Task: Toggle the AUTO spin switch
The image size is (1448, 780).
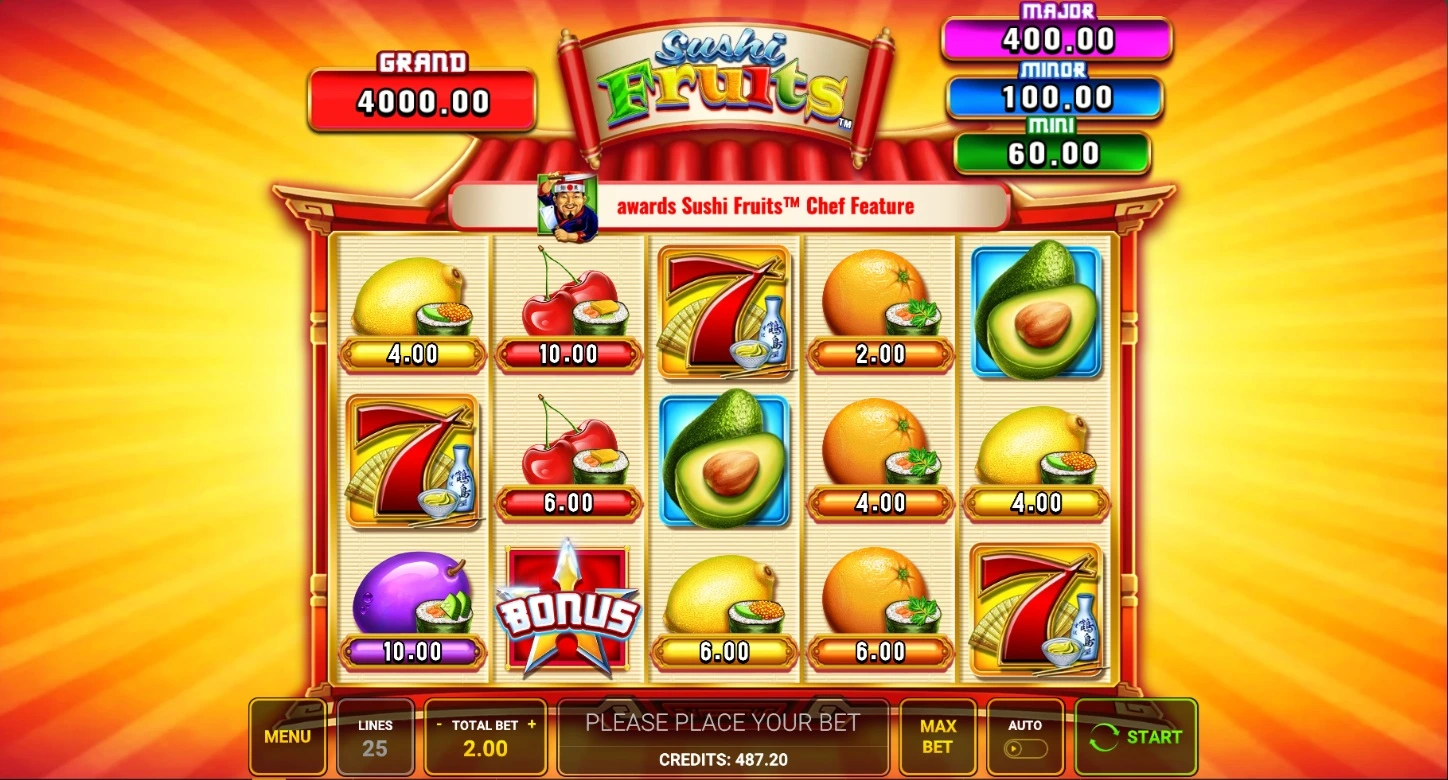Action: [1025, 747]
